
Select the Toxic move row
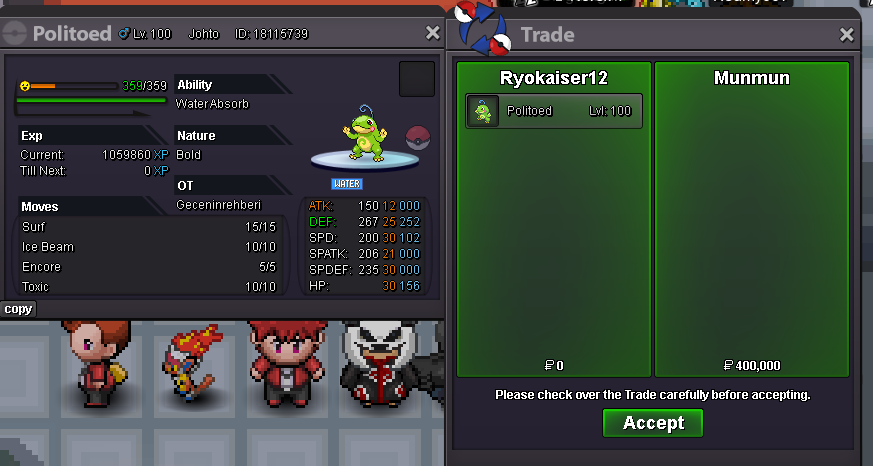tap(148, 287)
